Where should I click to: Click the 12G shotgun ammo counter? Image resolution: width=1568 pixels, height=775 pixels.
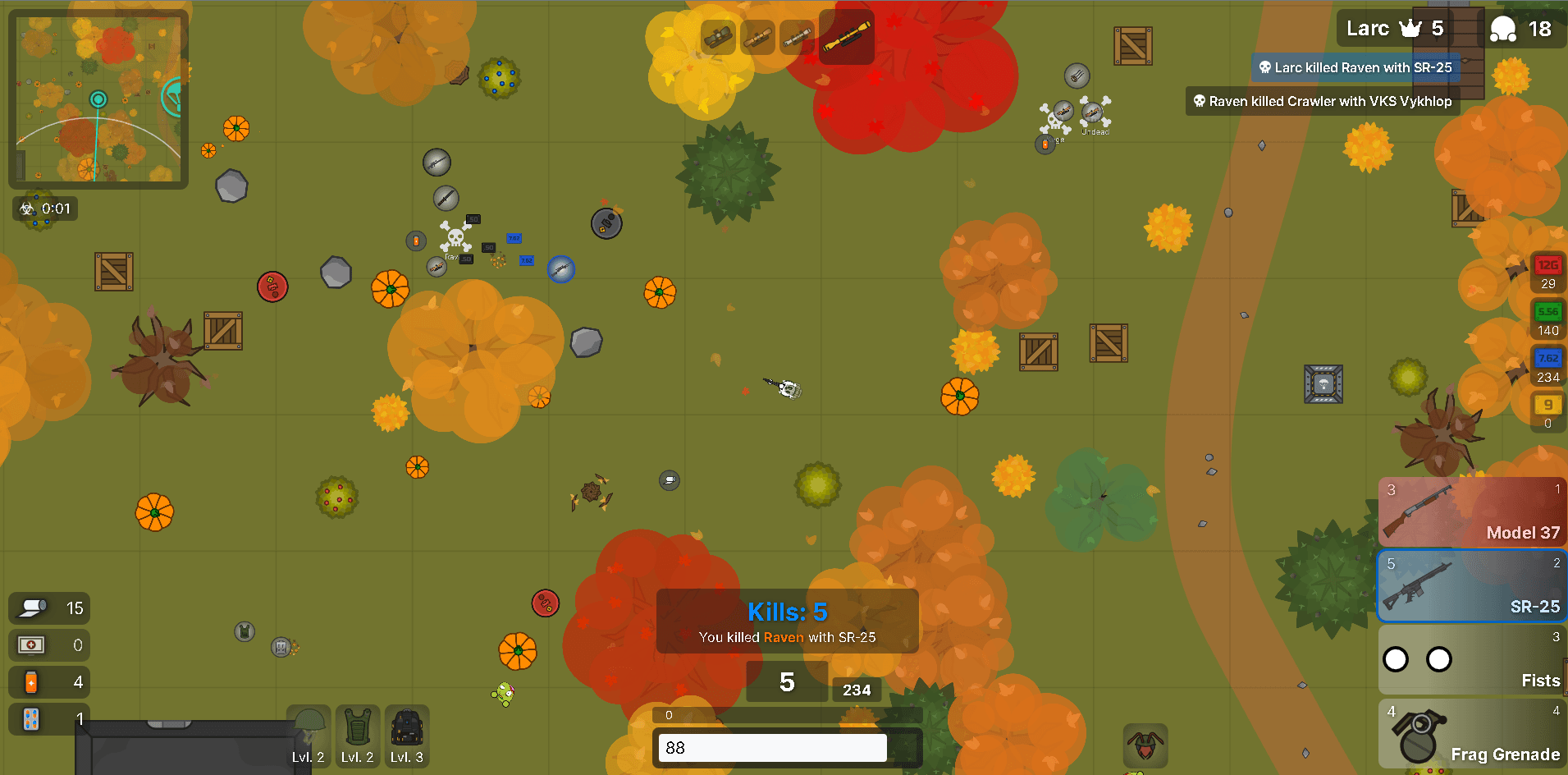tap(1547, 273)
